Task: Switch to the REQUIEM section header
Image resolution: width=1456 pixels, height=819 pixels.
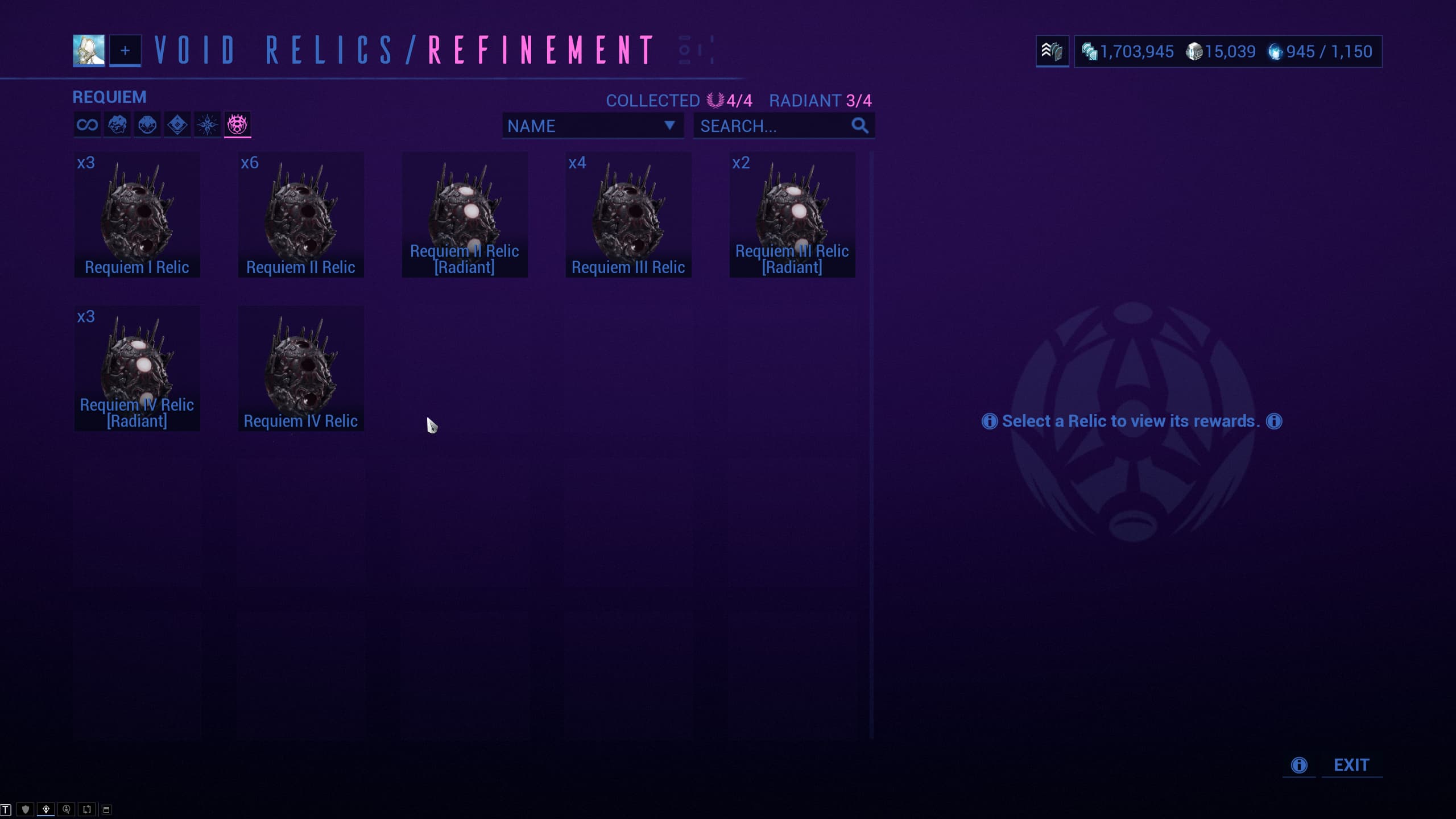Action: point(109,96)
